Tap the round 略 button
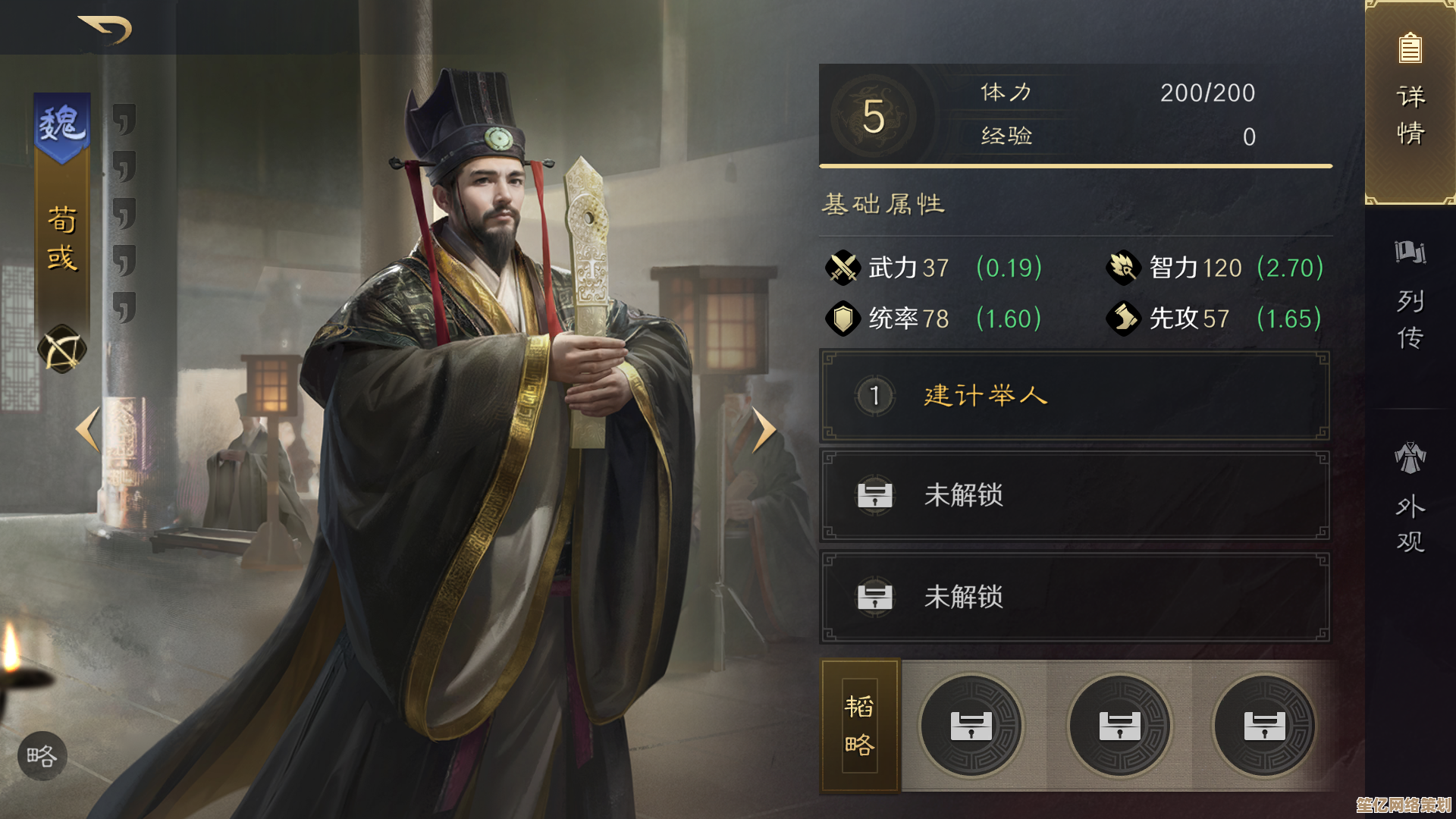The image size is (1456, 819). click(42, 756)
